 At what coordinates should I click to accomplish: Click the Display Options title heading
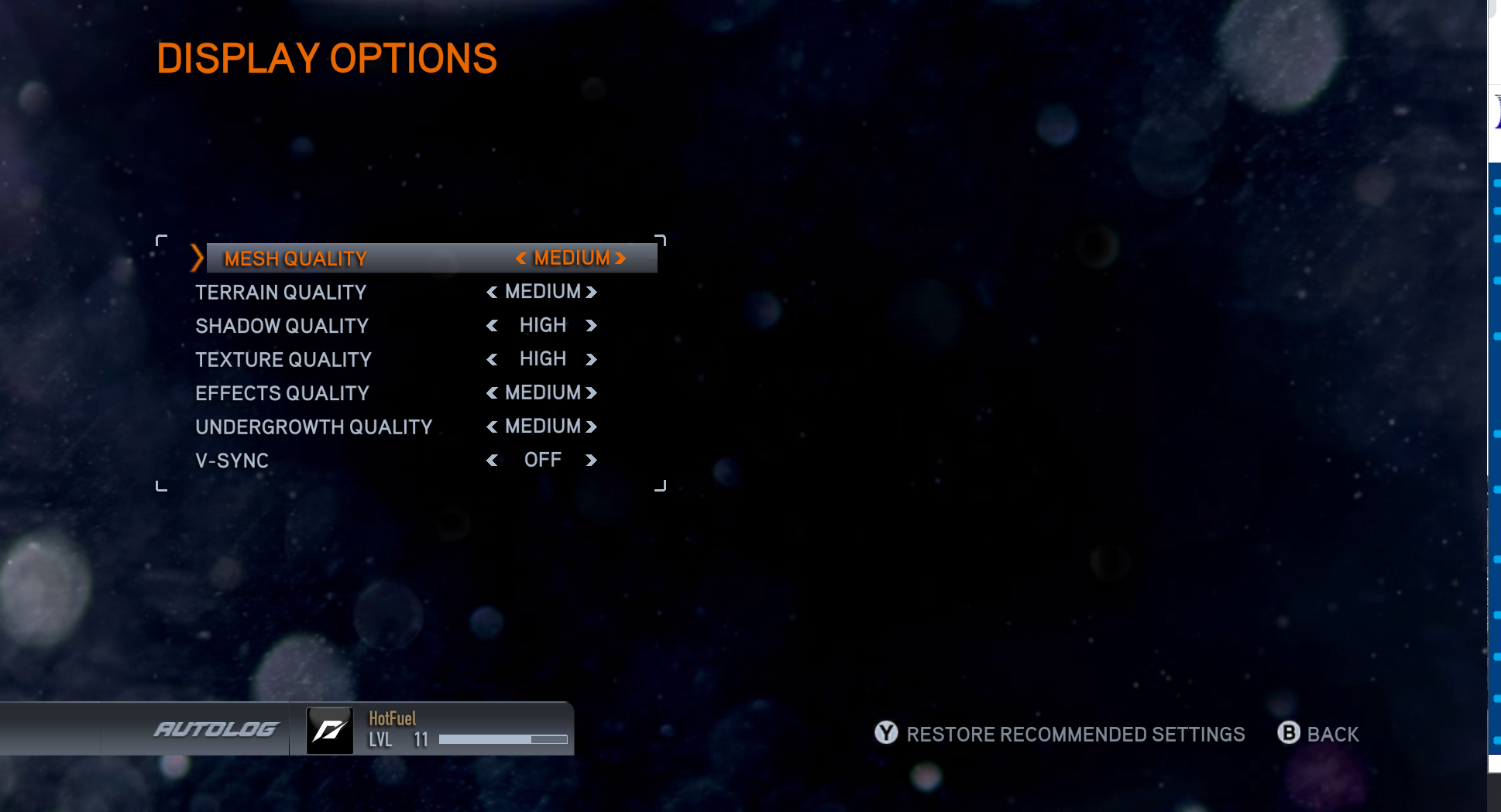(328, 56)
